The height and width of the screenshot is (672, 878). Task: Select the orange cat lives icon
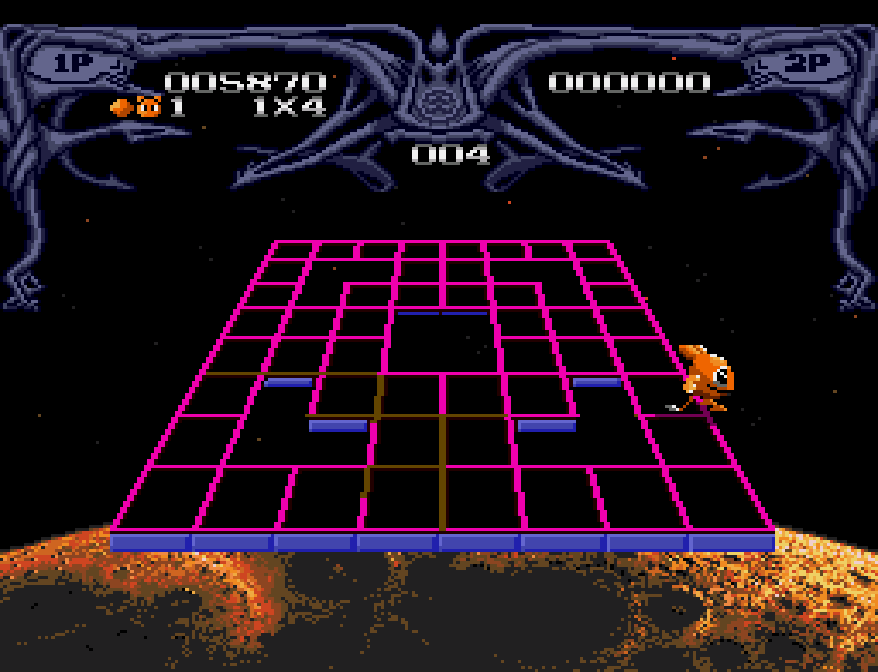[149, 106]
